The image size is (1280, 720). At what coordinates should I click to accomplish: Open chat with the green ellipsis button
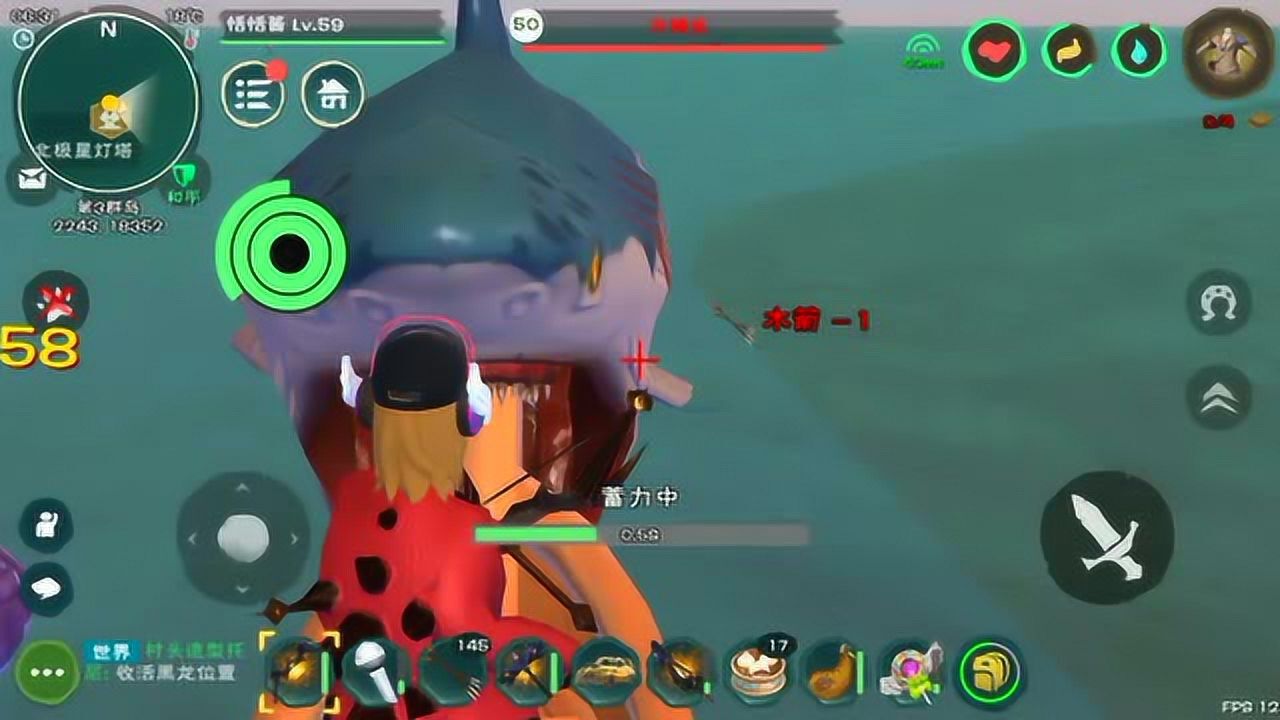46,672
